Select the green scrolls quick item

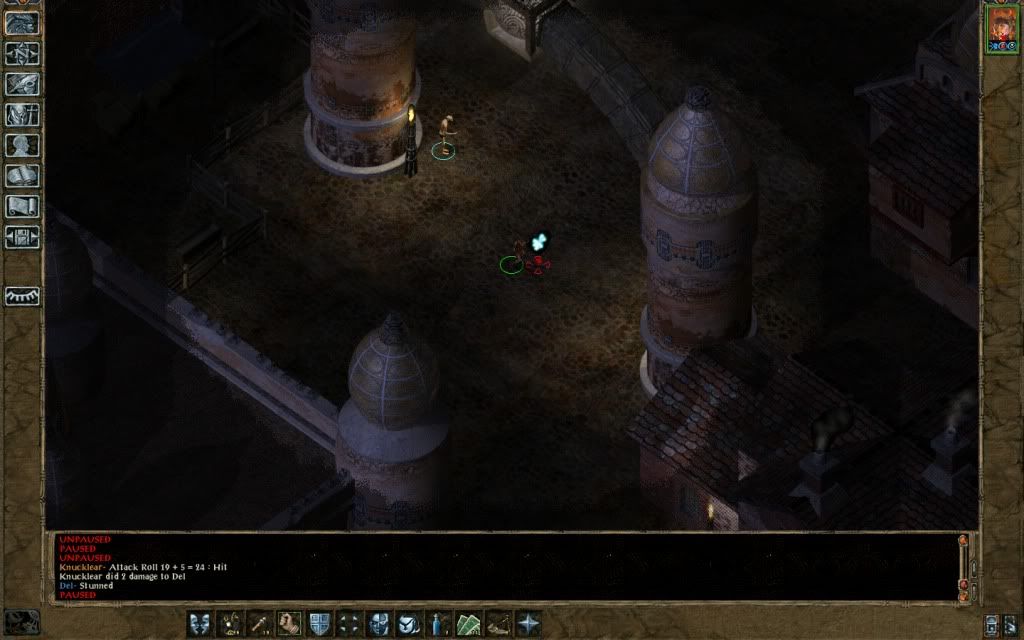pos(468,623)
